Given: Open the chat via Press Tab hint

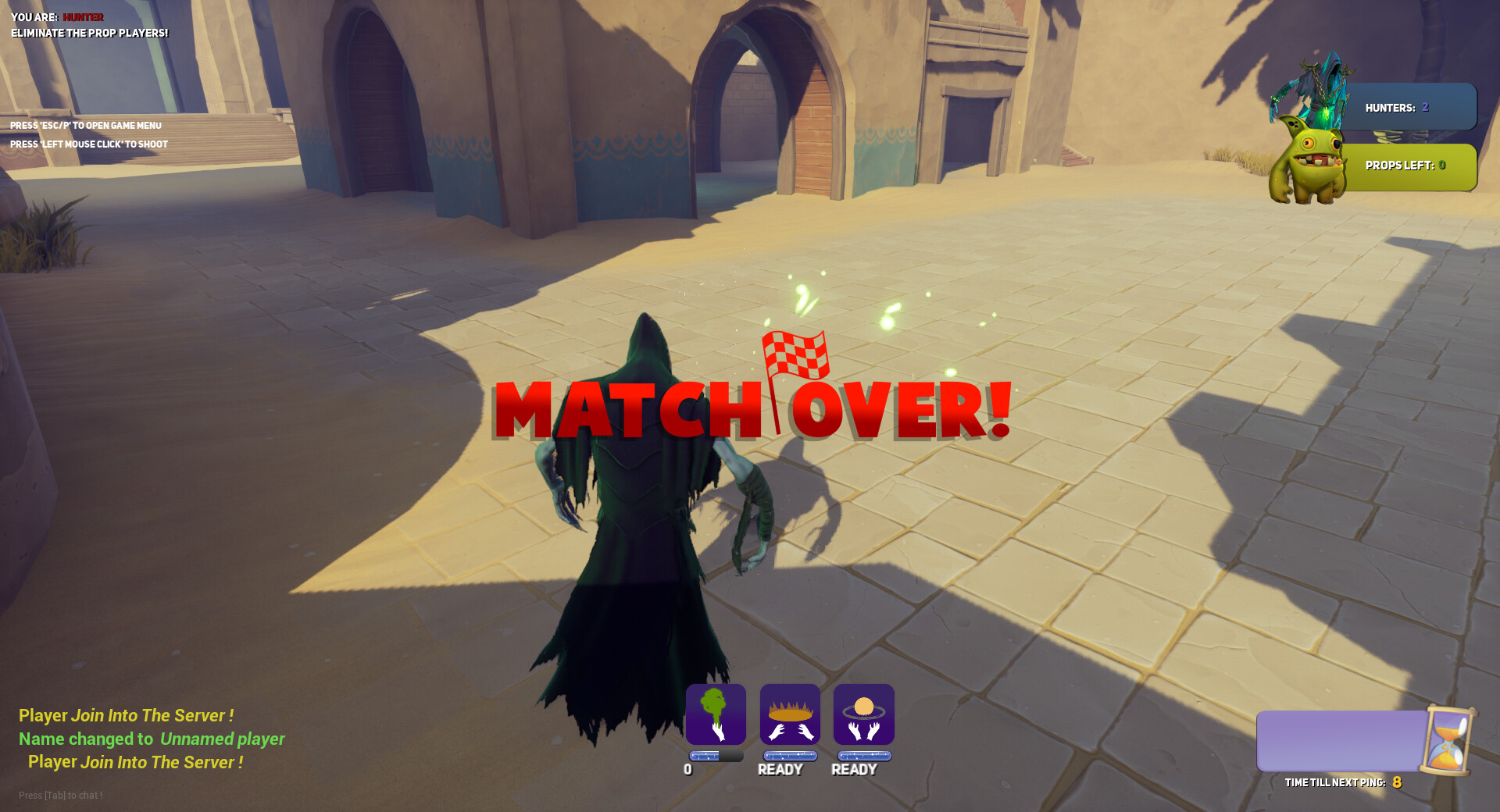Looking at the screenshot, I should (x=60, y=795).
